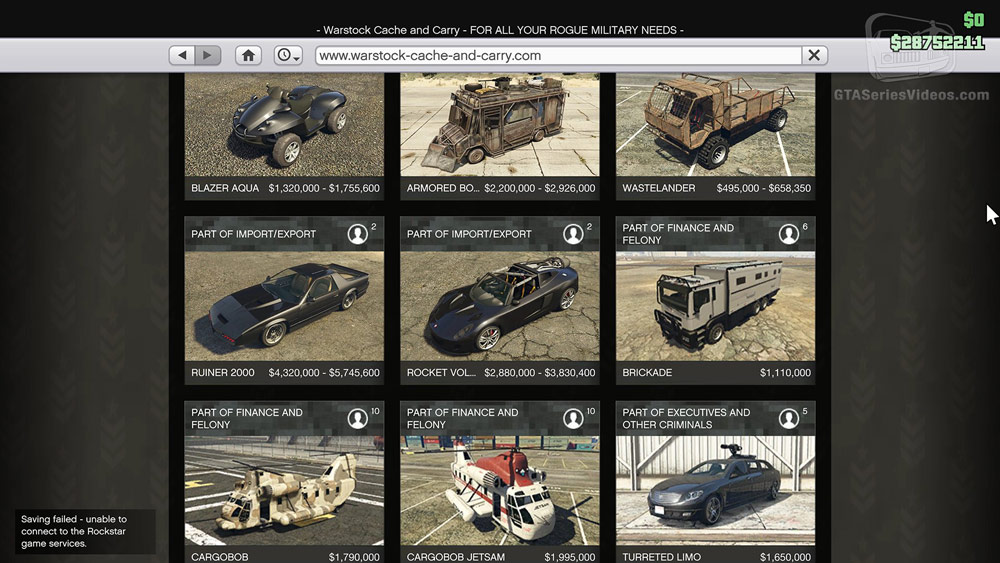Pick the Rocket Voltic listing
Screen dimensions: 1000x563
500,305
